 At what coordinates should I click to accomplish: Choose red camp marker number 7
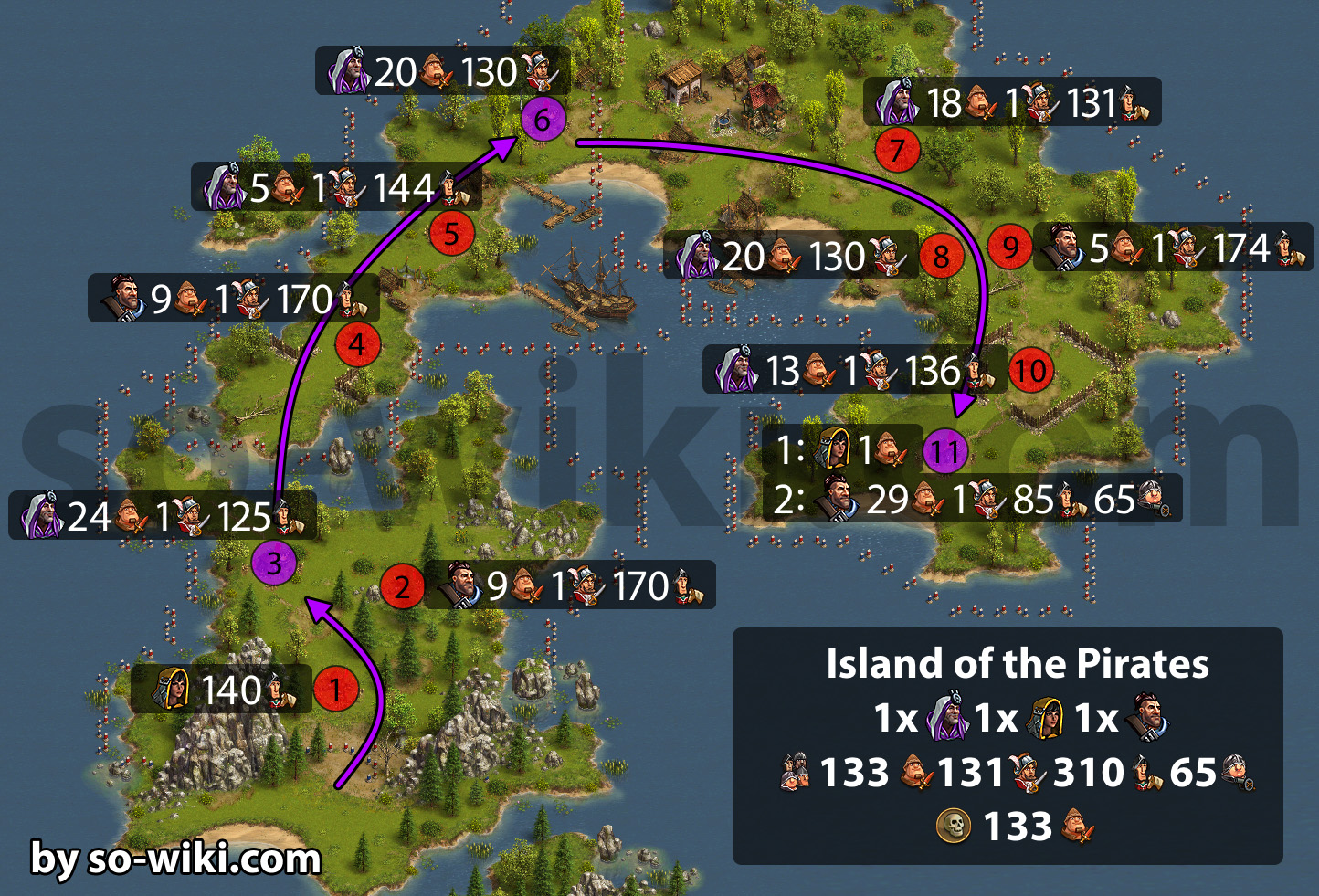coord(897,150)
